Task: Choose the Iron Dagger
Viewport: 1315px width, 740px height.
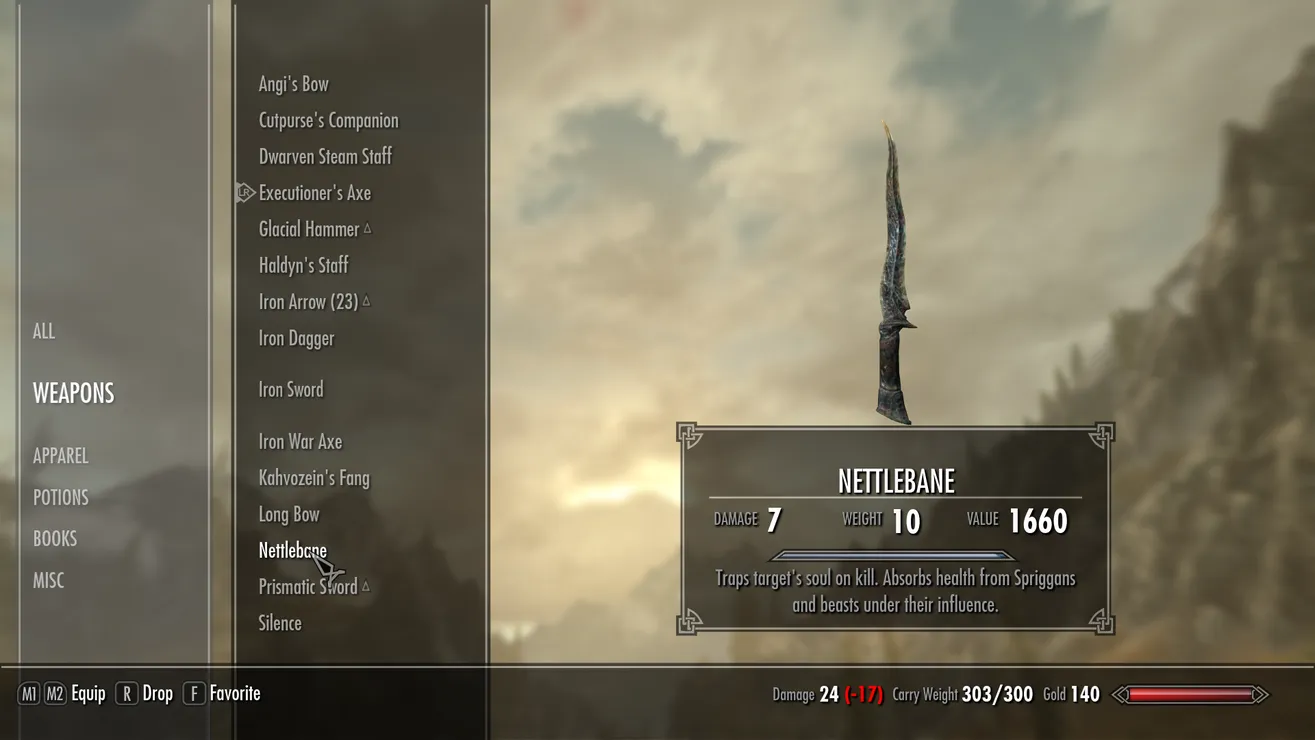Action: click(297, 339)
